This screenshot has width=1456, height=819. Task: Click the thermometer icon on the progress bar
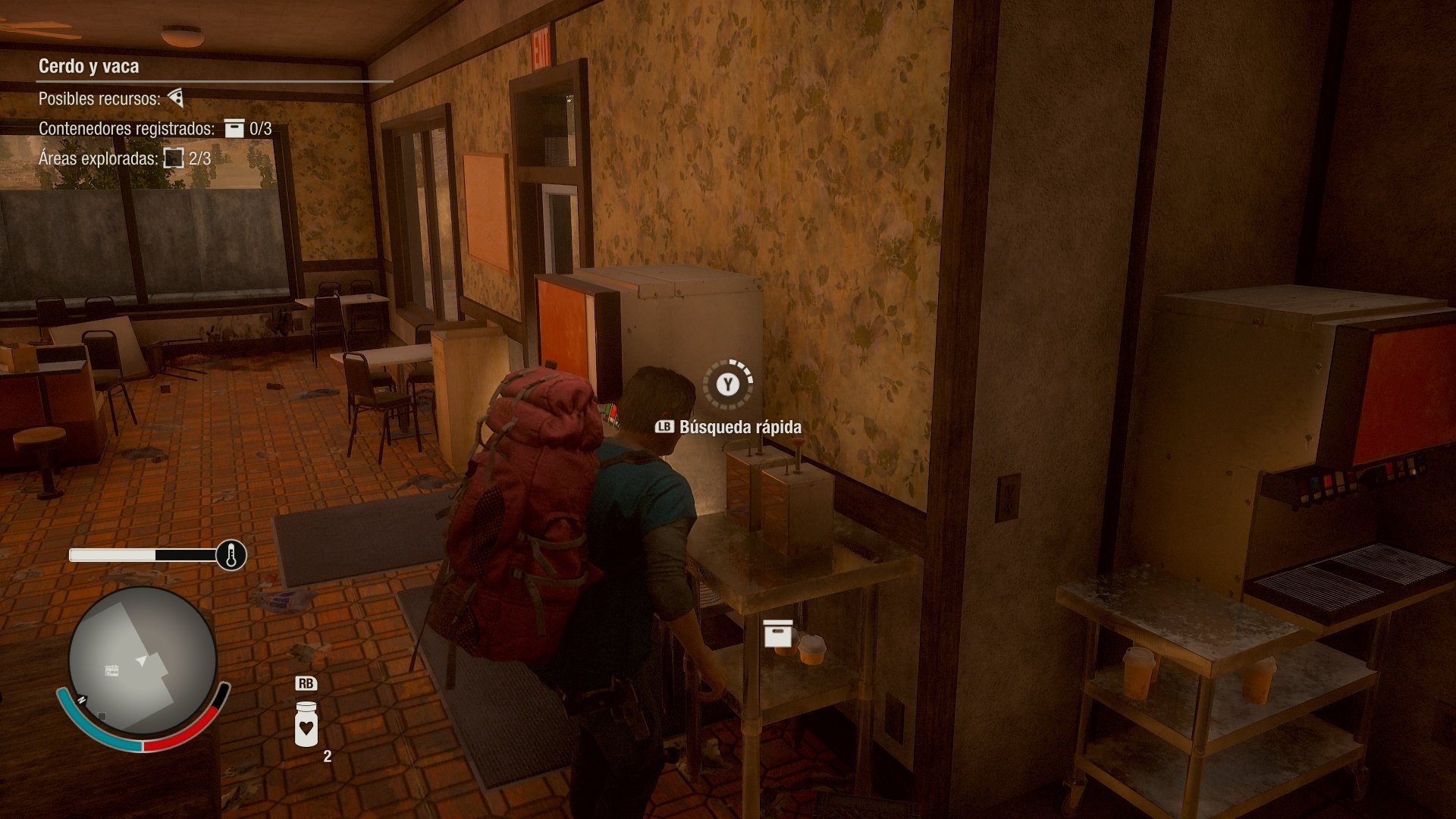230,556
